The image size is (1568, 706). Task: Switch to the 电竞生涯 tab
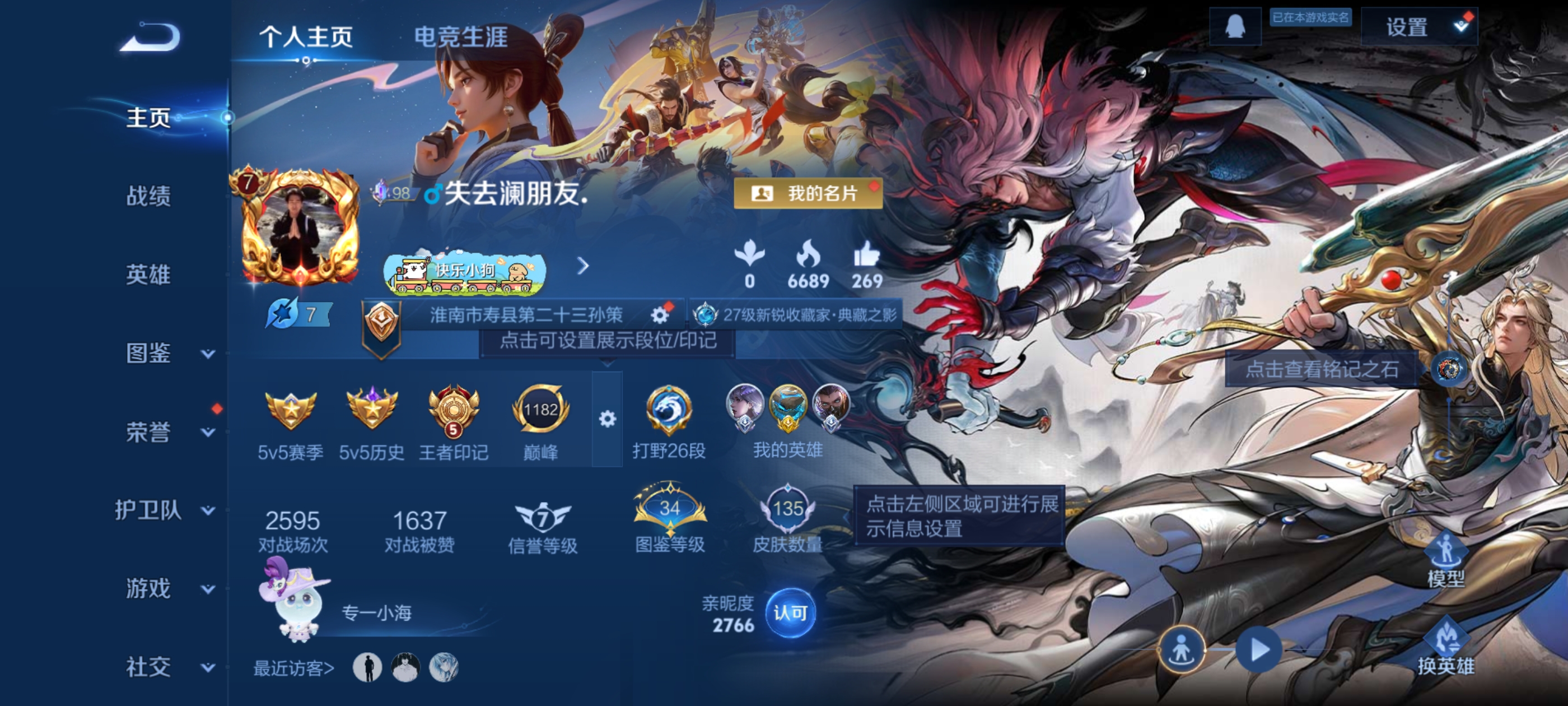pos(461,35)
